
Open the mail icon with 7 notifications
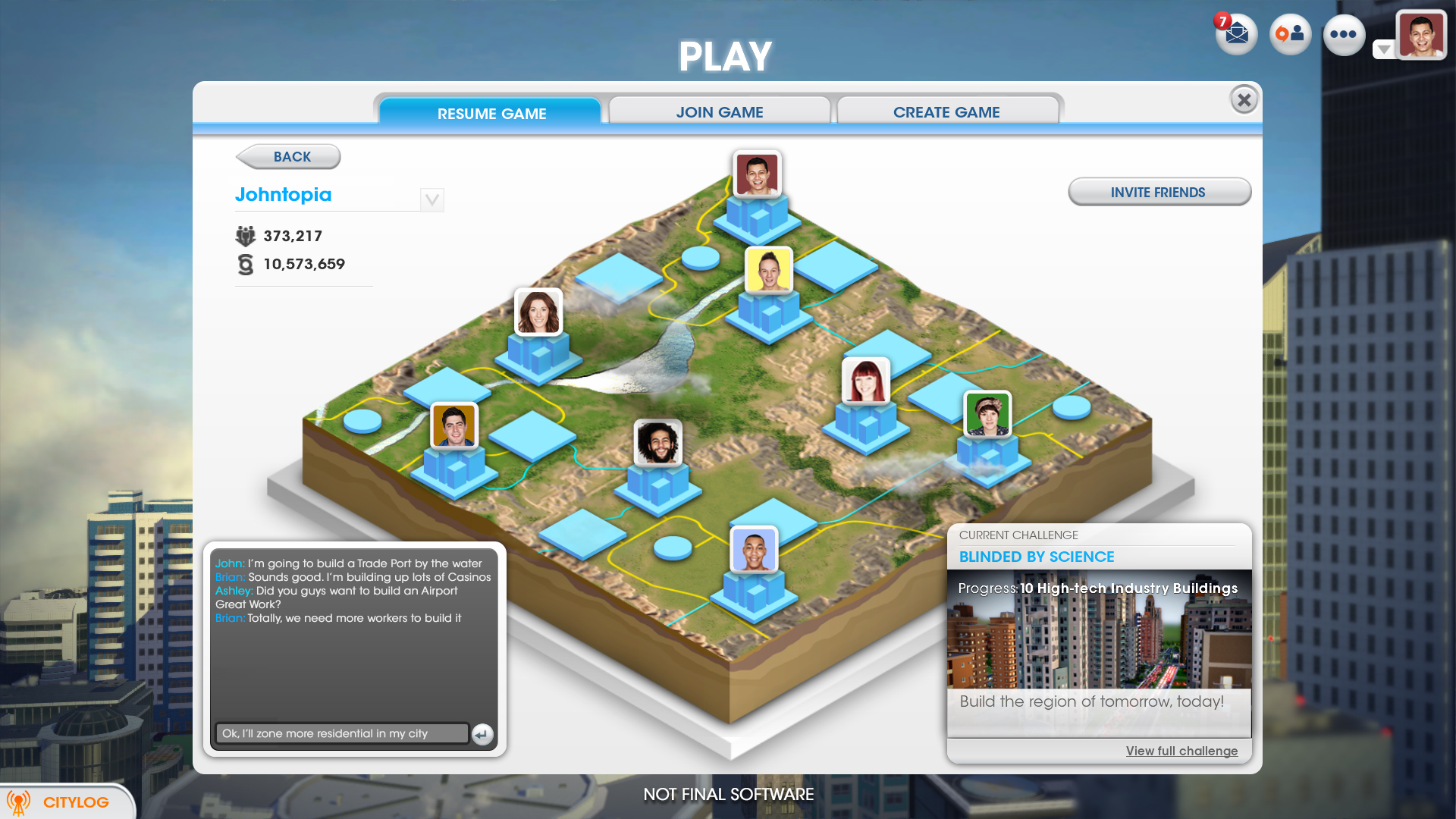coord(1235,34)
